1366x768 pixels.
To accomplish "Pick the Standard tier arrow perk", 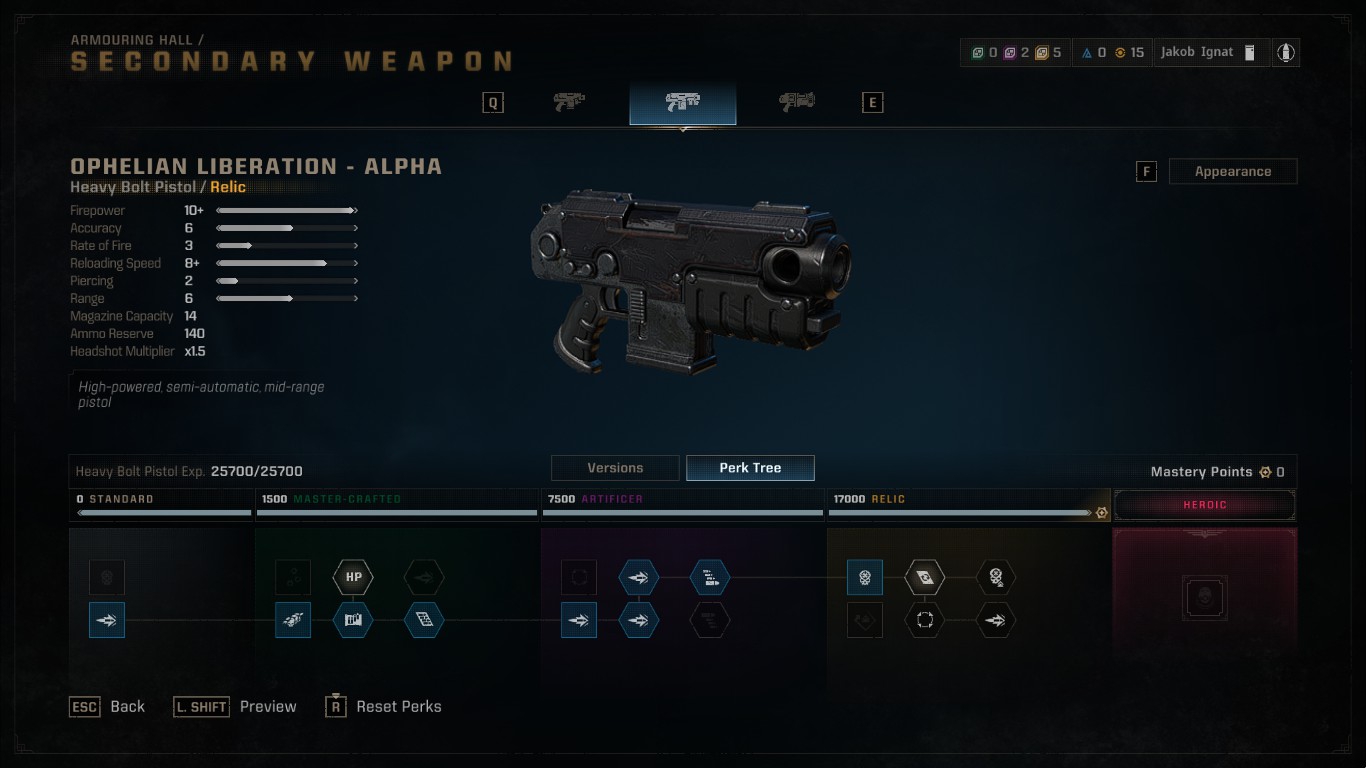I will (x=107, y=620).
